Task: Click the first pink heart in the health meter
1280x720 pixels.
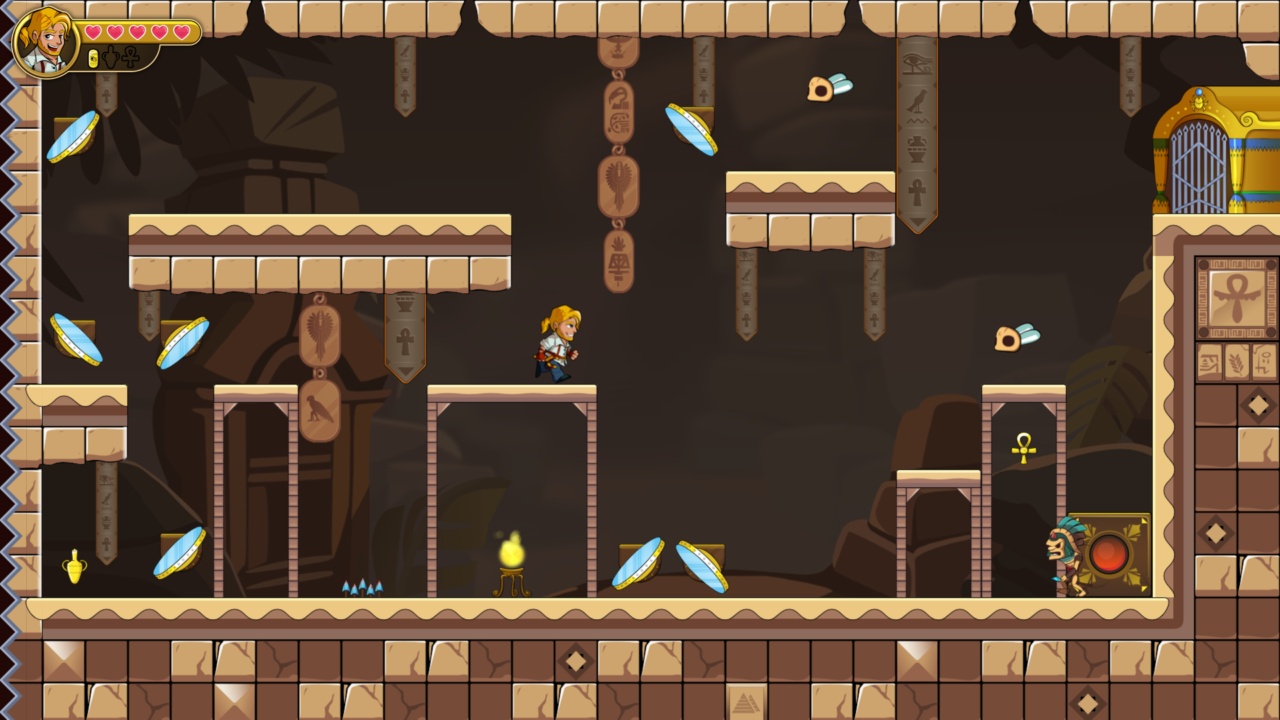Action: click(92, 31)
